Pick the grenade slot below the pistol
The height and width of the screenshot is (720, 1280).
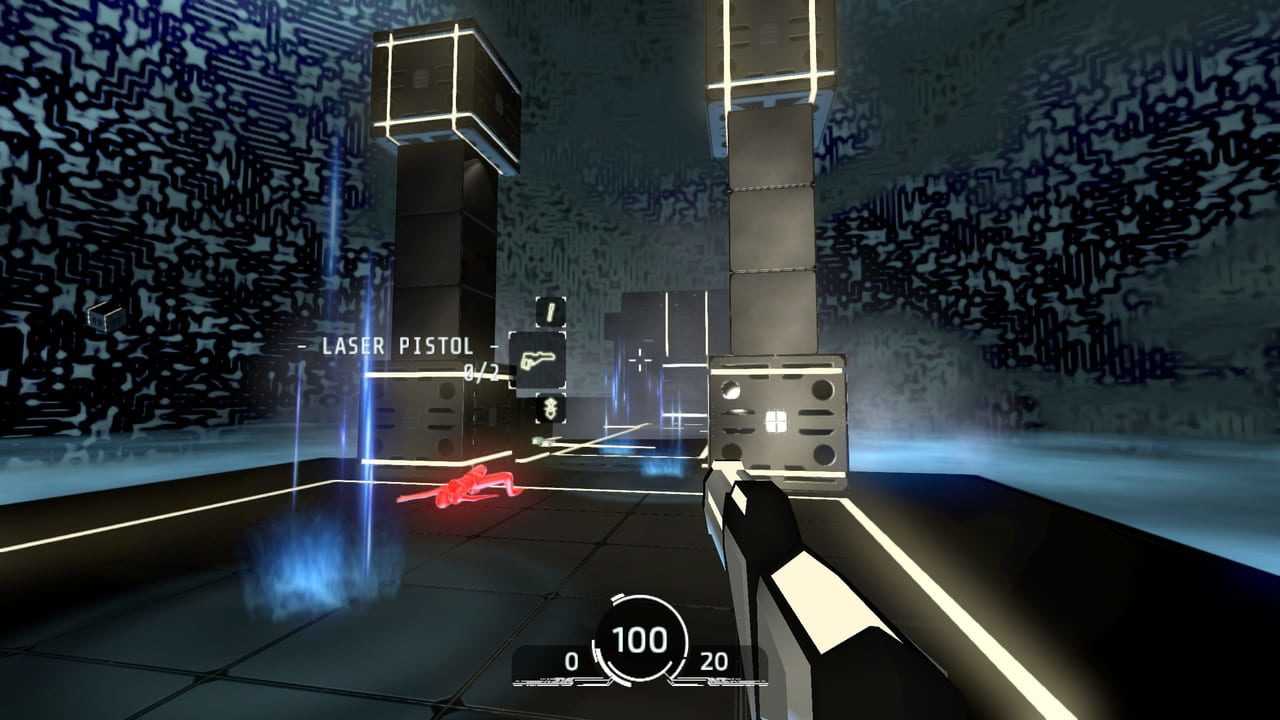click(550, 407)
